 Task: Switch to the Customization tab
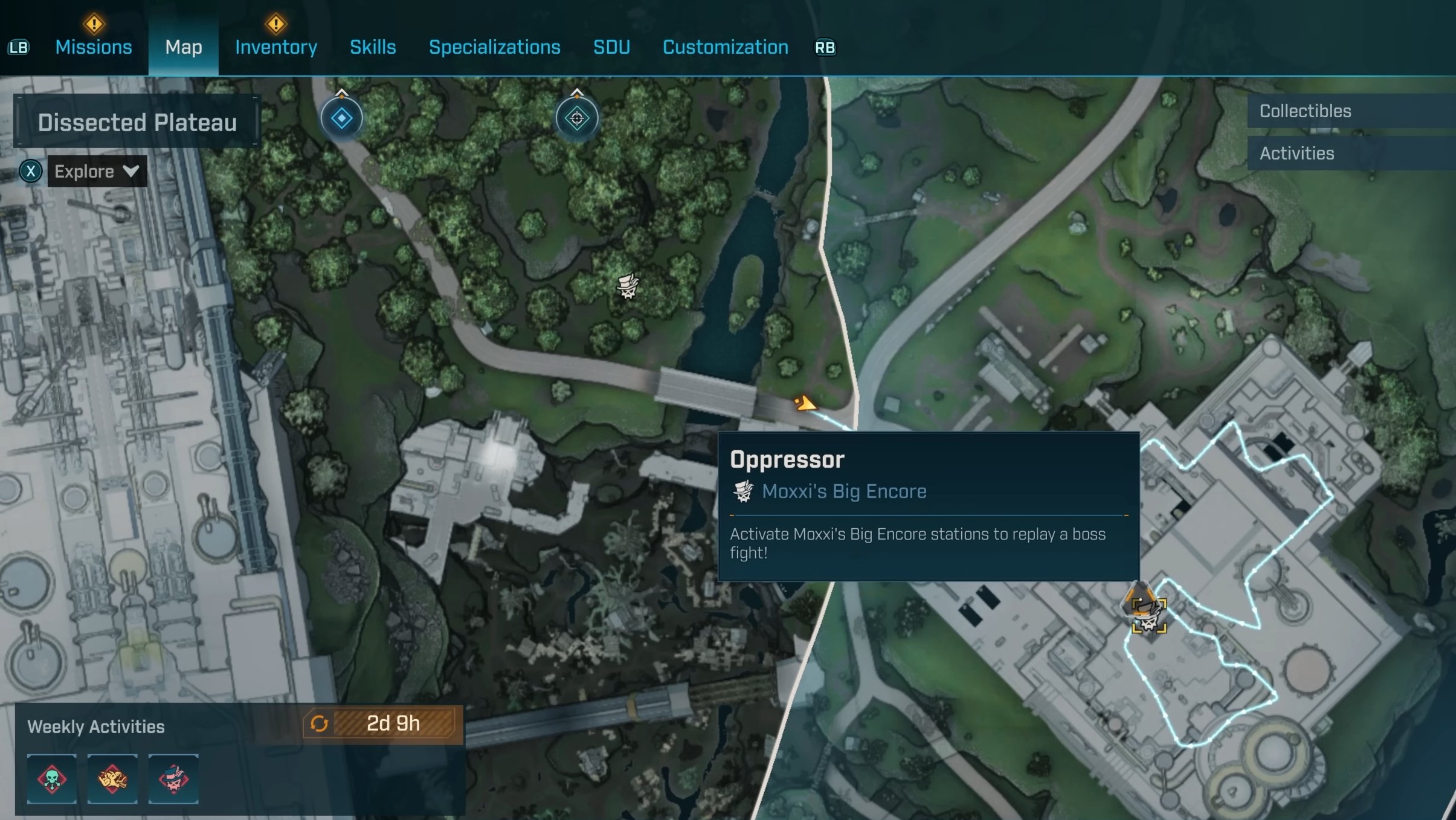coord(725,47)
